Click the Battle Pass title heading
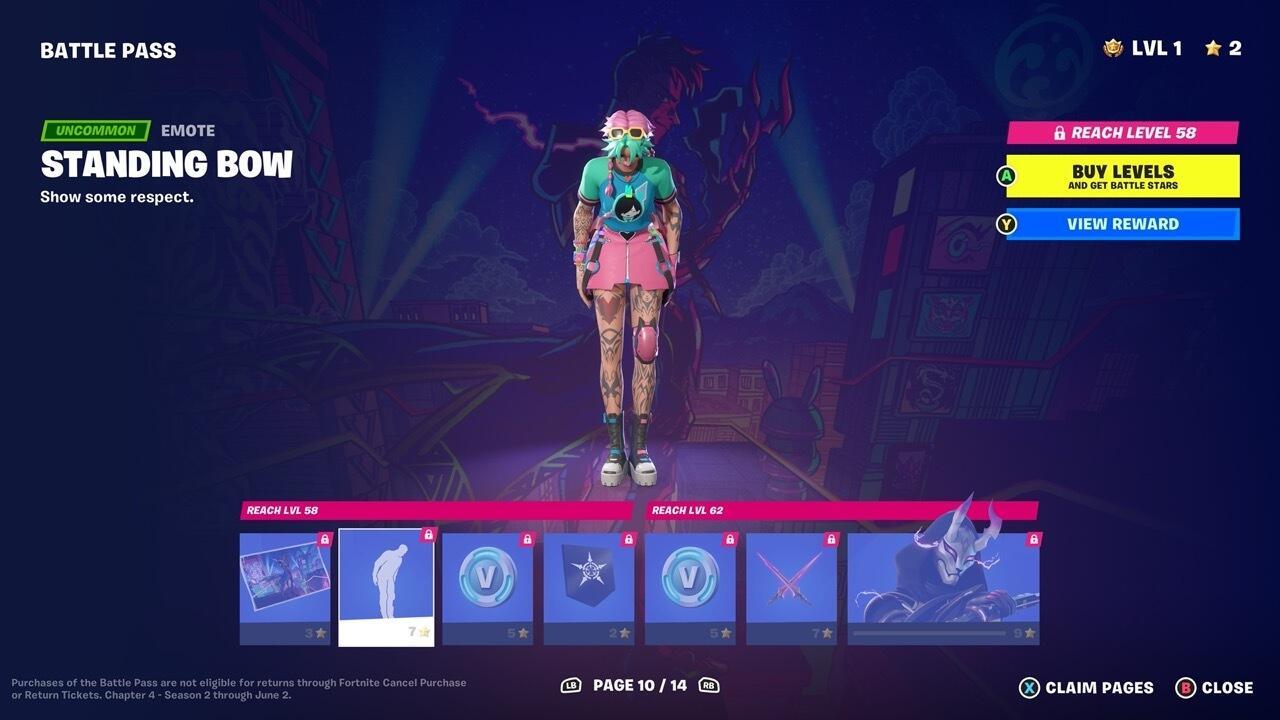 108,49
